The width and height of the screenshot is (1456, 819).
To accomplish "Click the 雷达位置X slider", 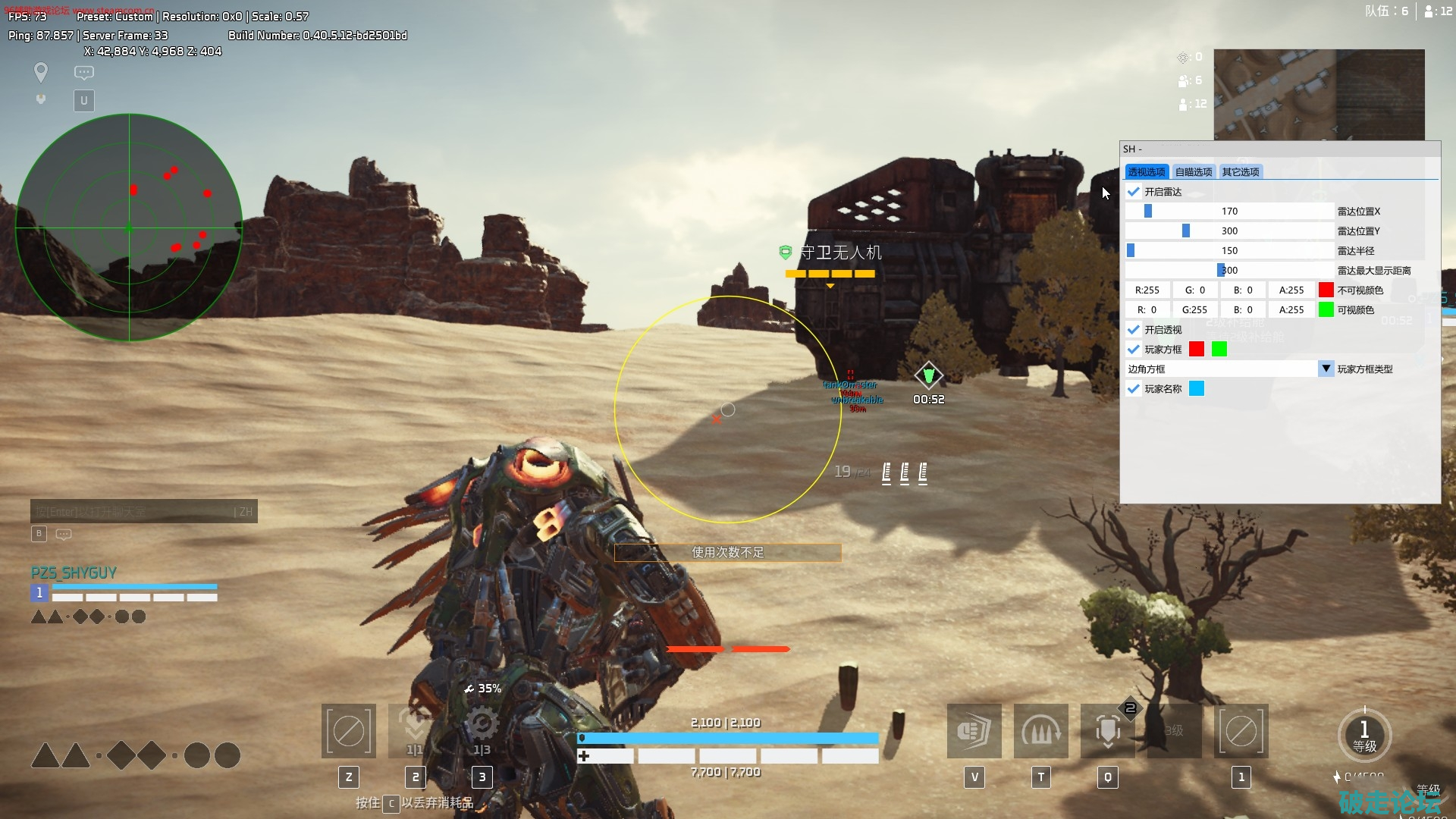I will (x=1229, y=212).
